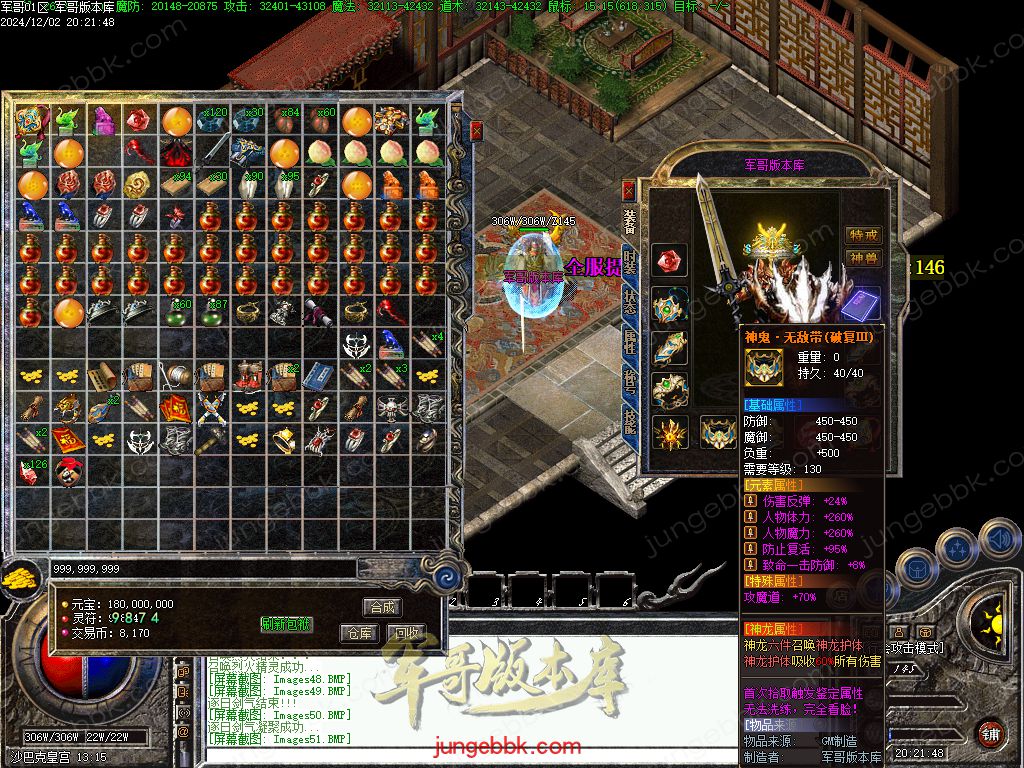Open the 神兽 divine beast page
Viewport: 1024px width, 768px height.
point(863,258)
